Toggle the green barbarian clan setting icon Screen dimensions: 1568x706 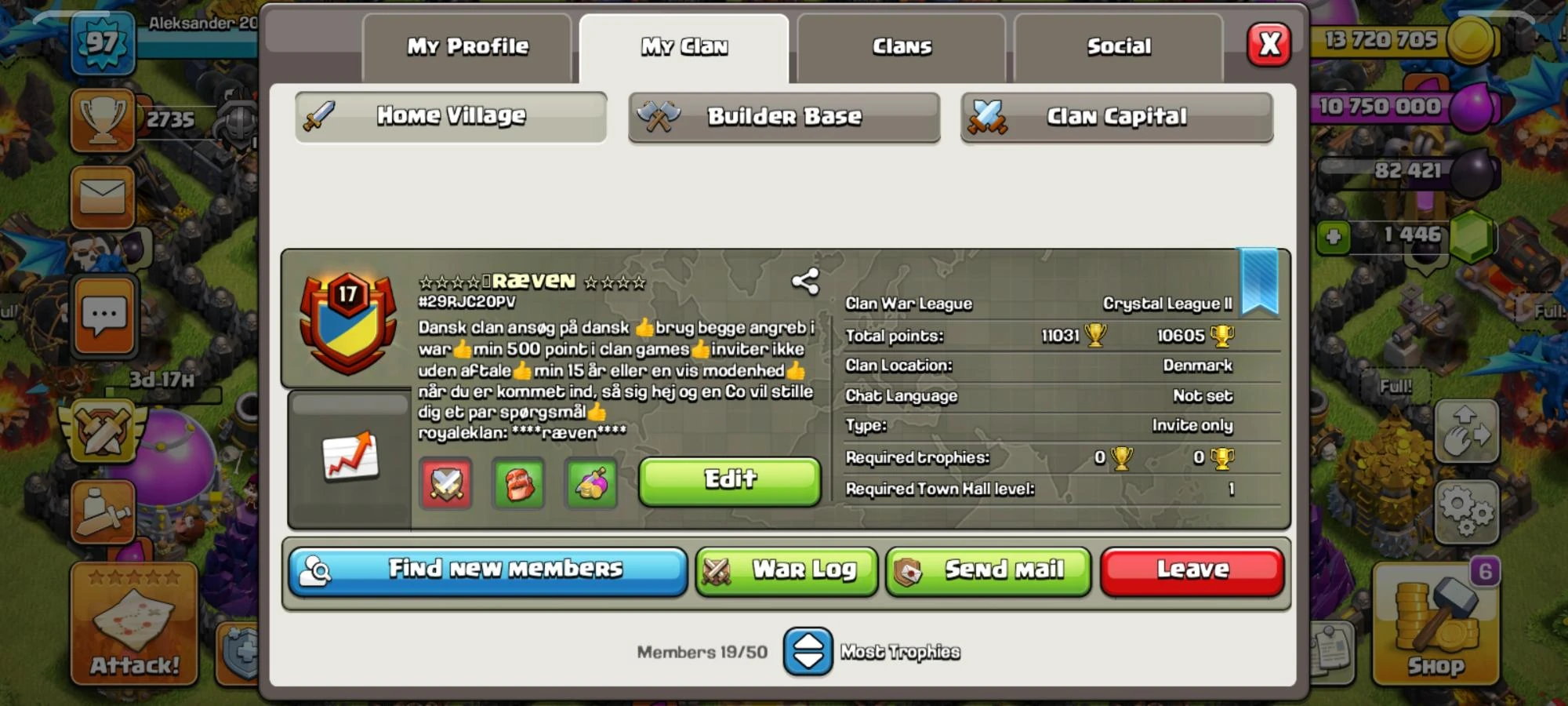coord(518,484)
